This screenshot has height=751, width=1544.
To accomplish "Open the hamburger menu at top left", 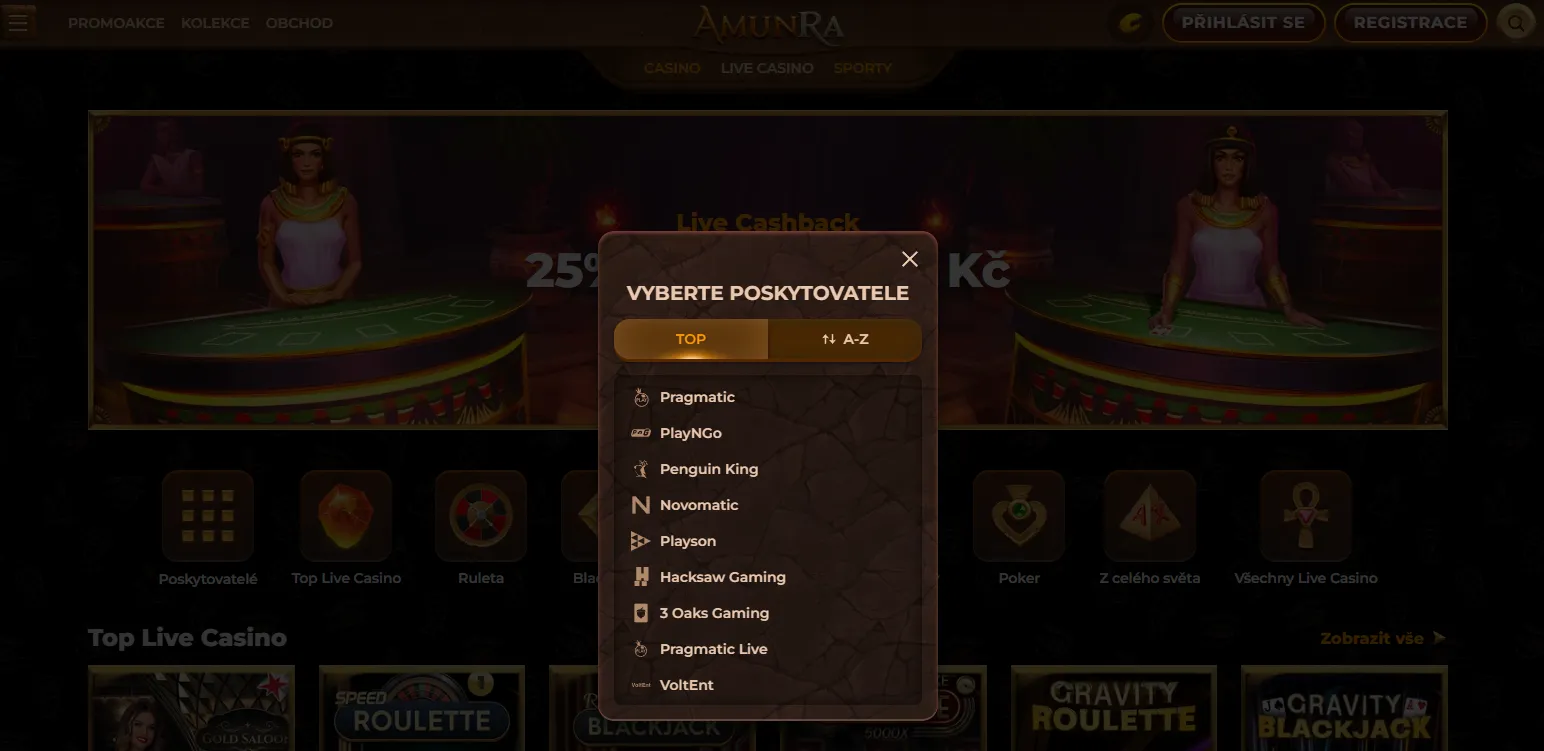I will [x=19, y=21].
